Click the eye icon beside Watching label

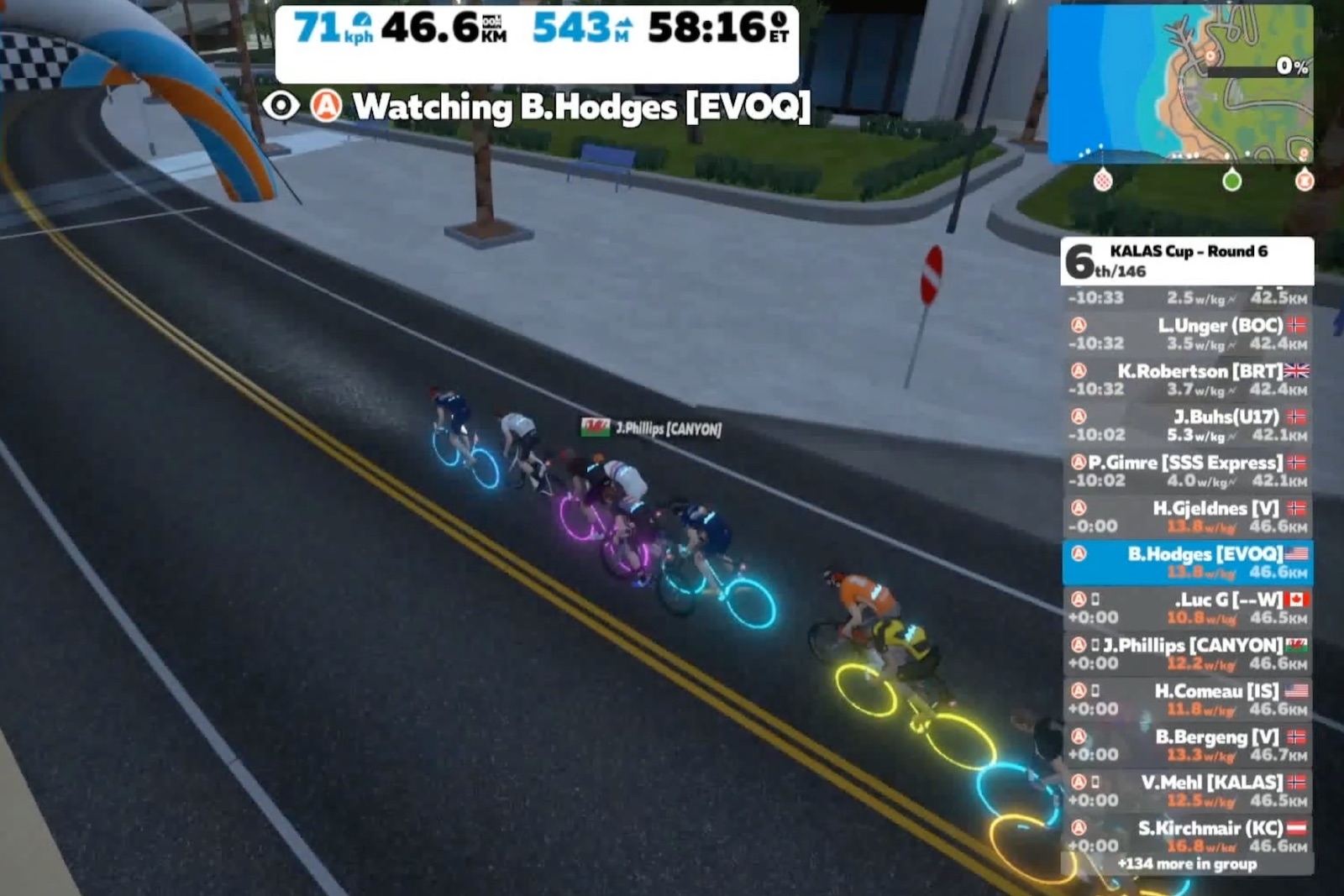(x=281, y=107)
